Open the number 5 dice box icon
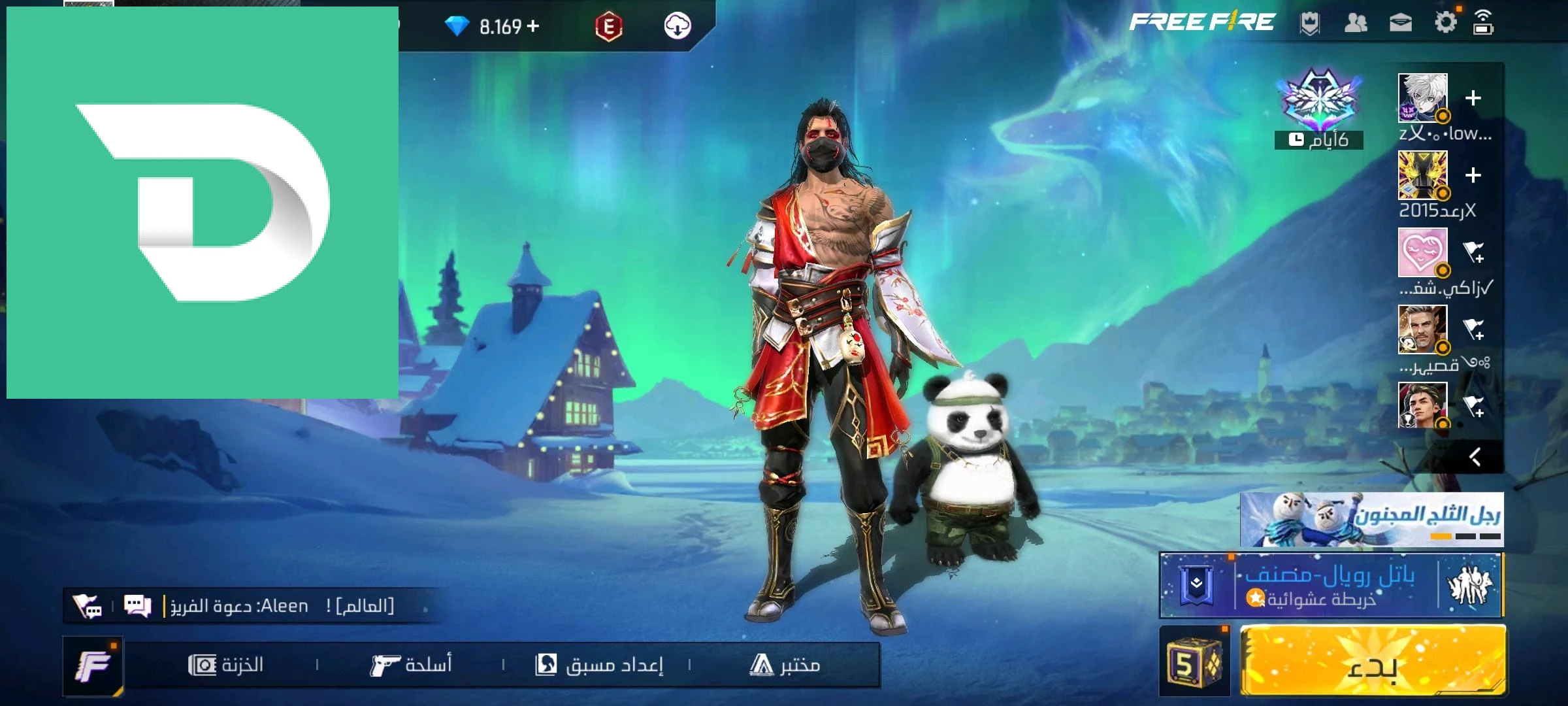 click(1194, 662)
